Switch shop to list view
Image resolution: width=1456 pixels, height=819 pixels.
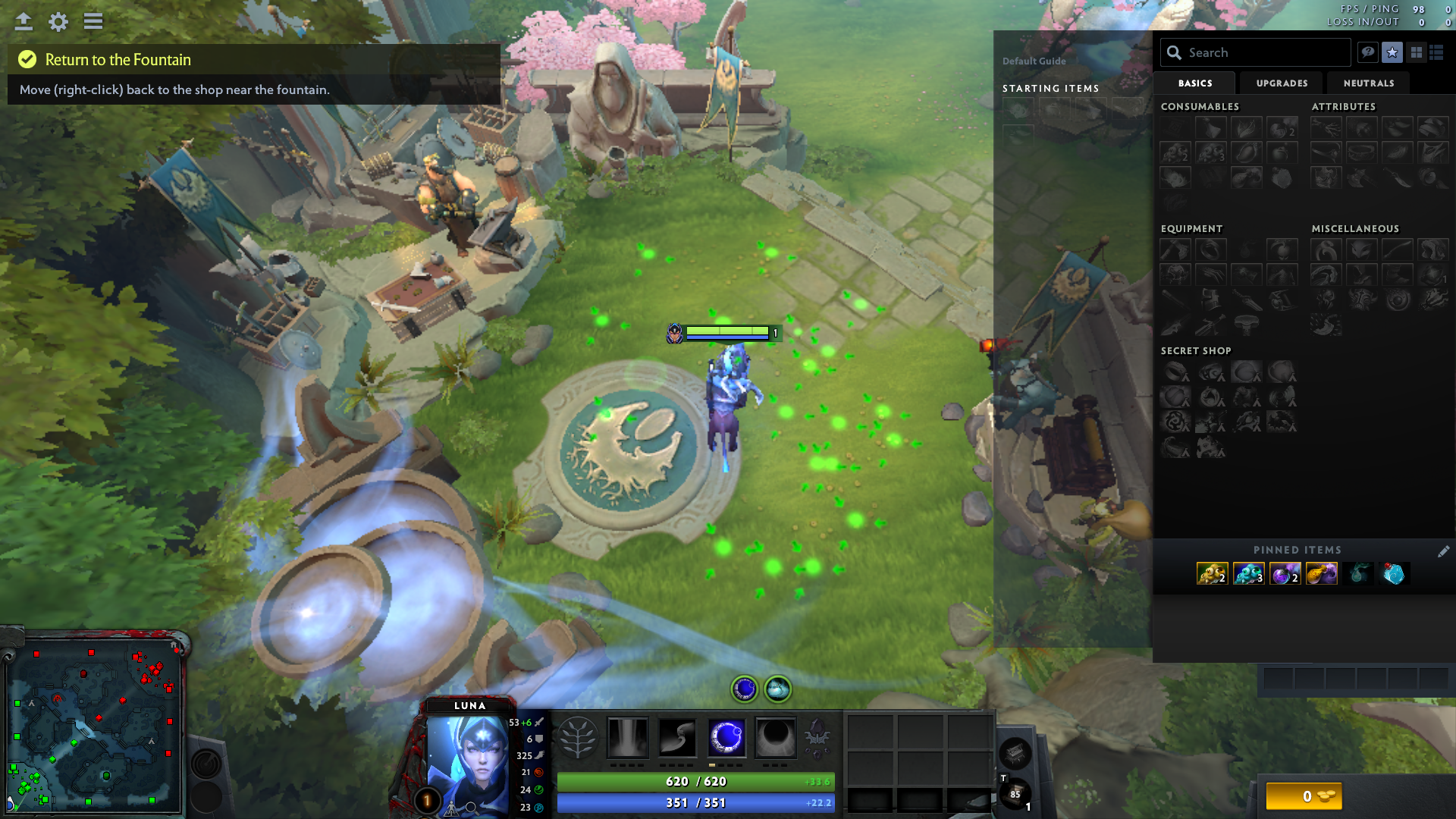click(x=1436, y=52)
